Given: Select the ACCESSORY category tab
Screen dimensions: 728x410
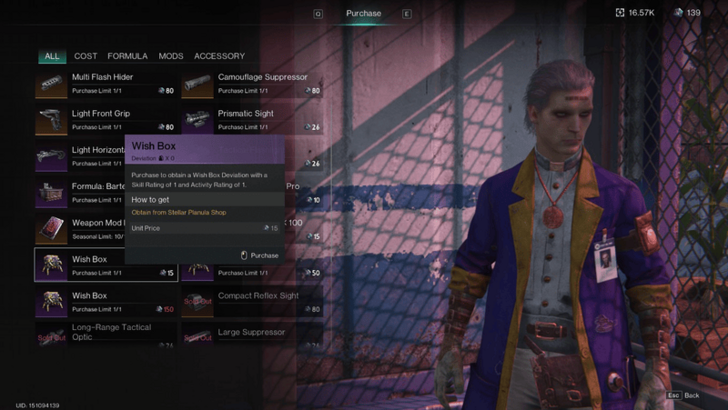Looking at the screenshot, I should 219,56.
